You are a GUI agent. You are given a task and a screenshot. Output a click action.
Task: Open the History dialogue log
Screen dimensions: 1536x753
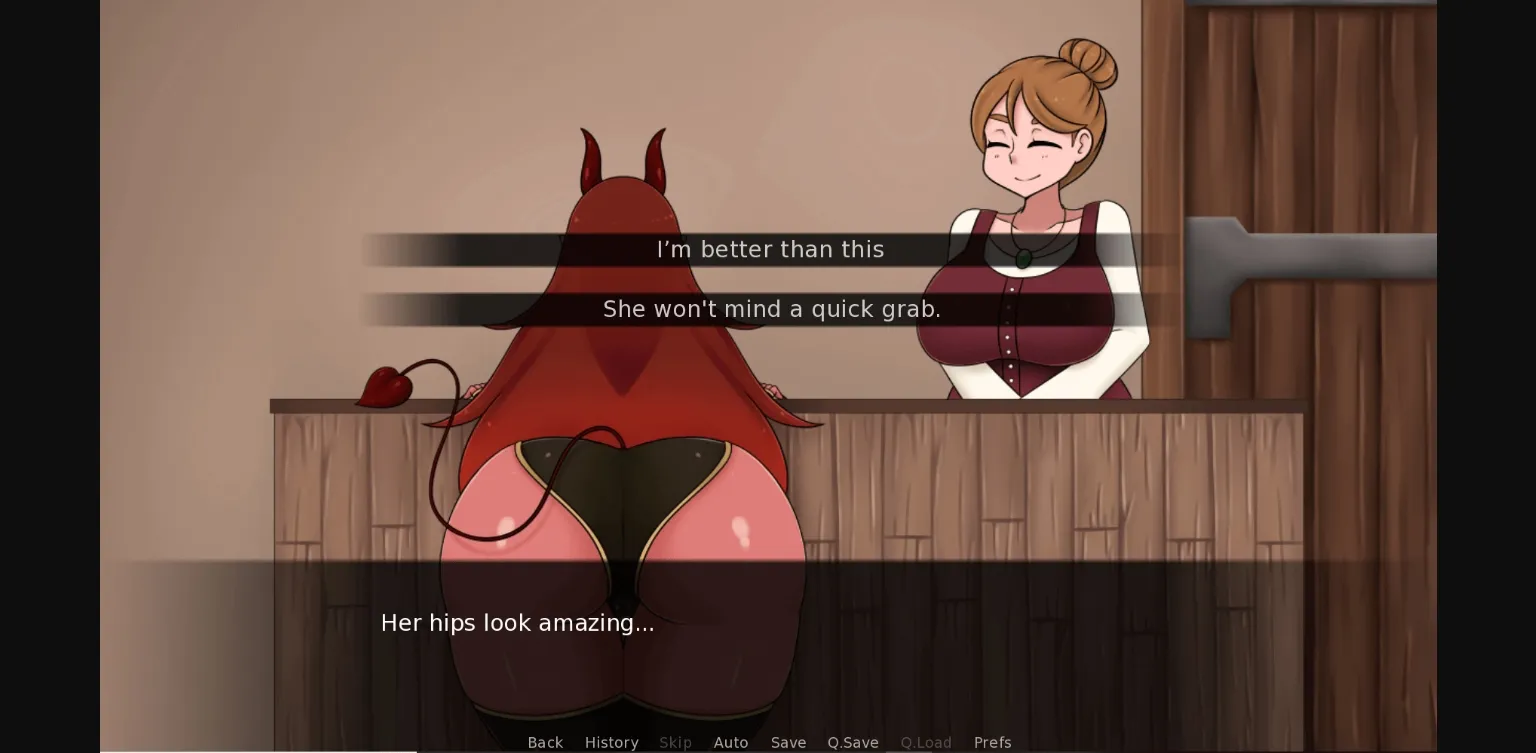pyautogui.click(x=611, y=742)
